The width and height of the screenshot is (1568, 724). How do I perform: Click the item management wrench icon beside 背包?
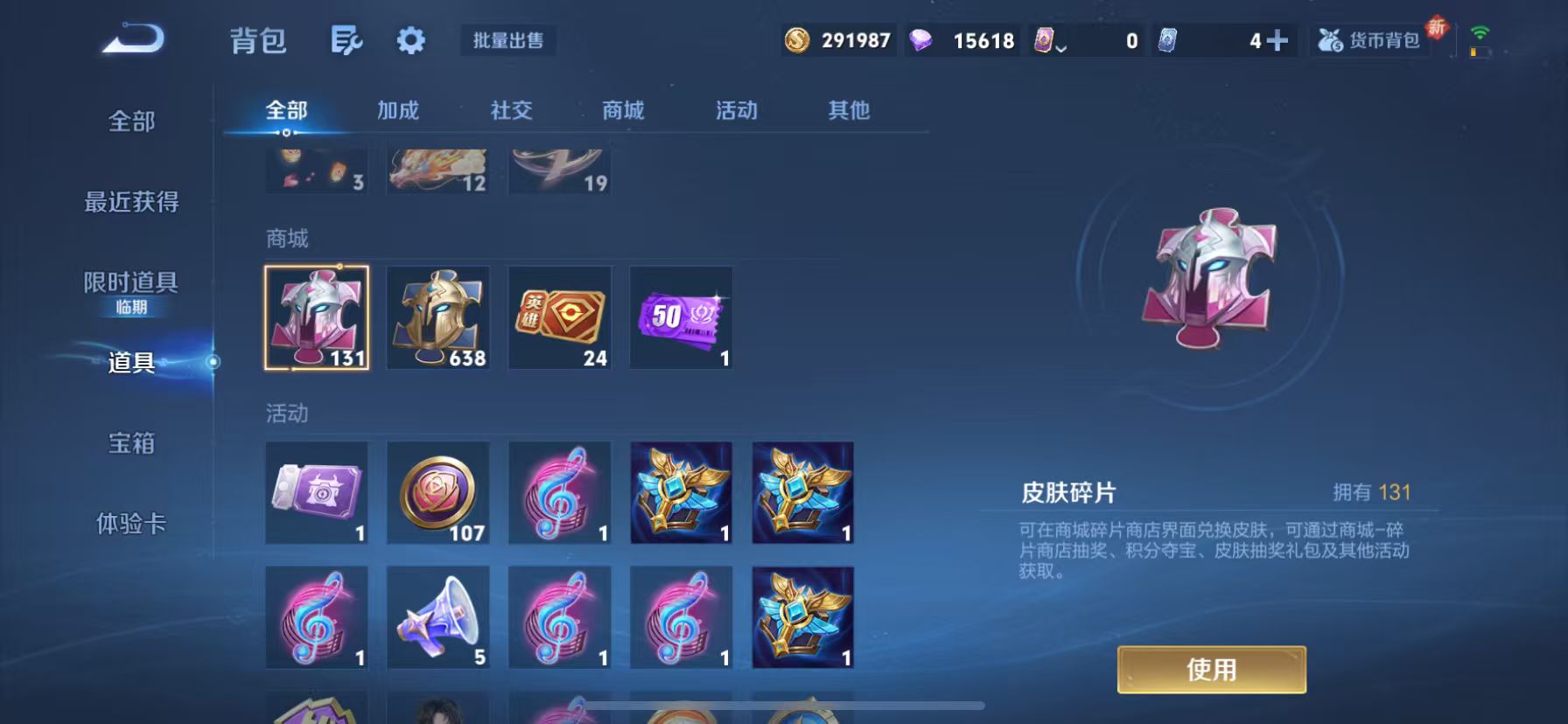tap(346, 40)
